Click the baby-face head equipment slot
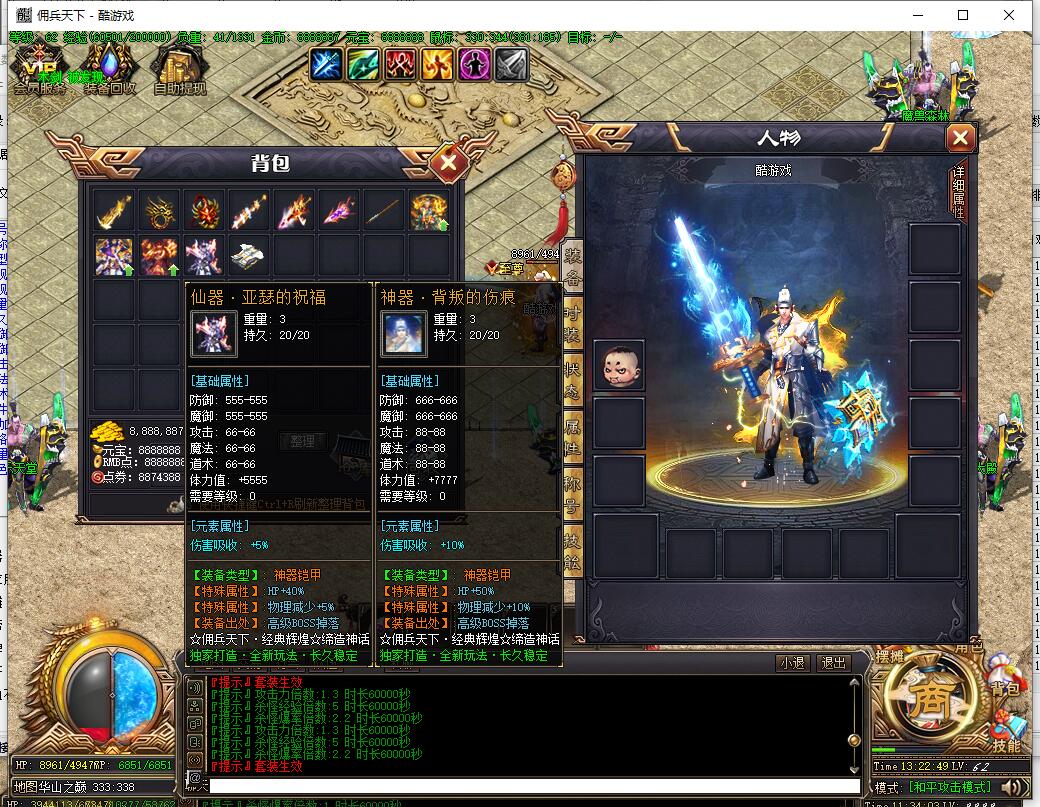Viewport: 1040px width, 807px height. point(619,365)
